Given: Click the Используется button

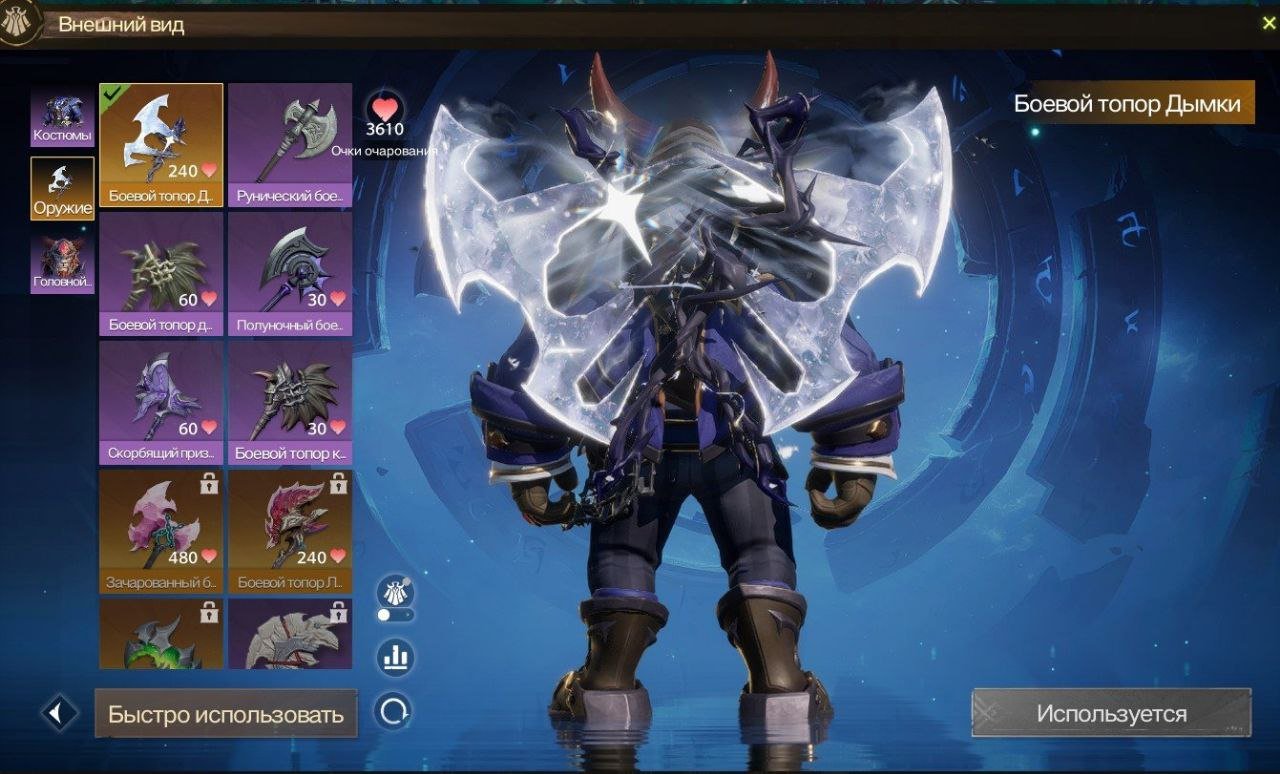Looking at the screenshot, I should 1111,714.
